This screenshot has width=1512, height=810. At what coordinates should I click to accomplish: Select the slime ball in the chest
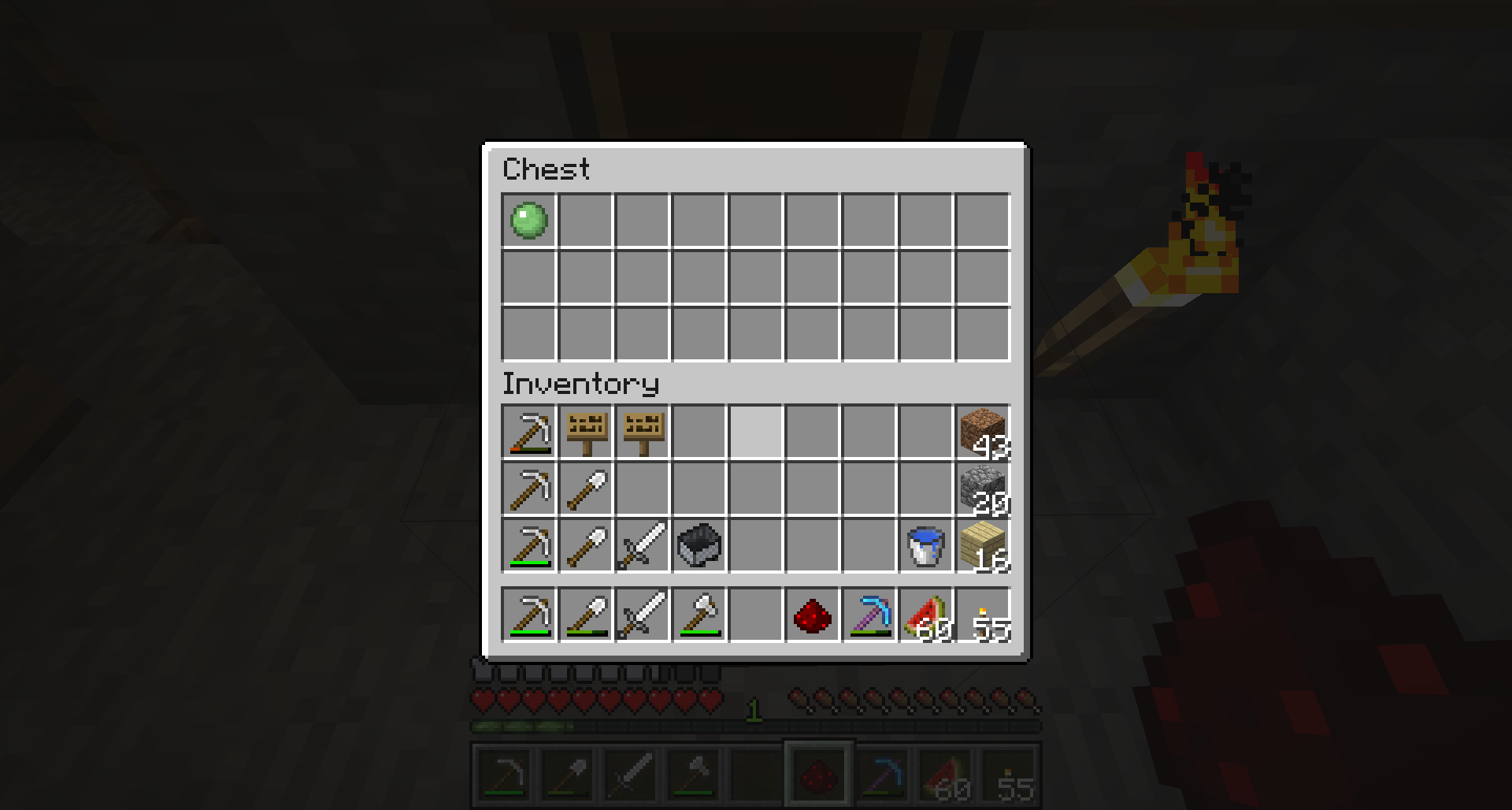(528, 221)
